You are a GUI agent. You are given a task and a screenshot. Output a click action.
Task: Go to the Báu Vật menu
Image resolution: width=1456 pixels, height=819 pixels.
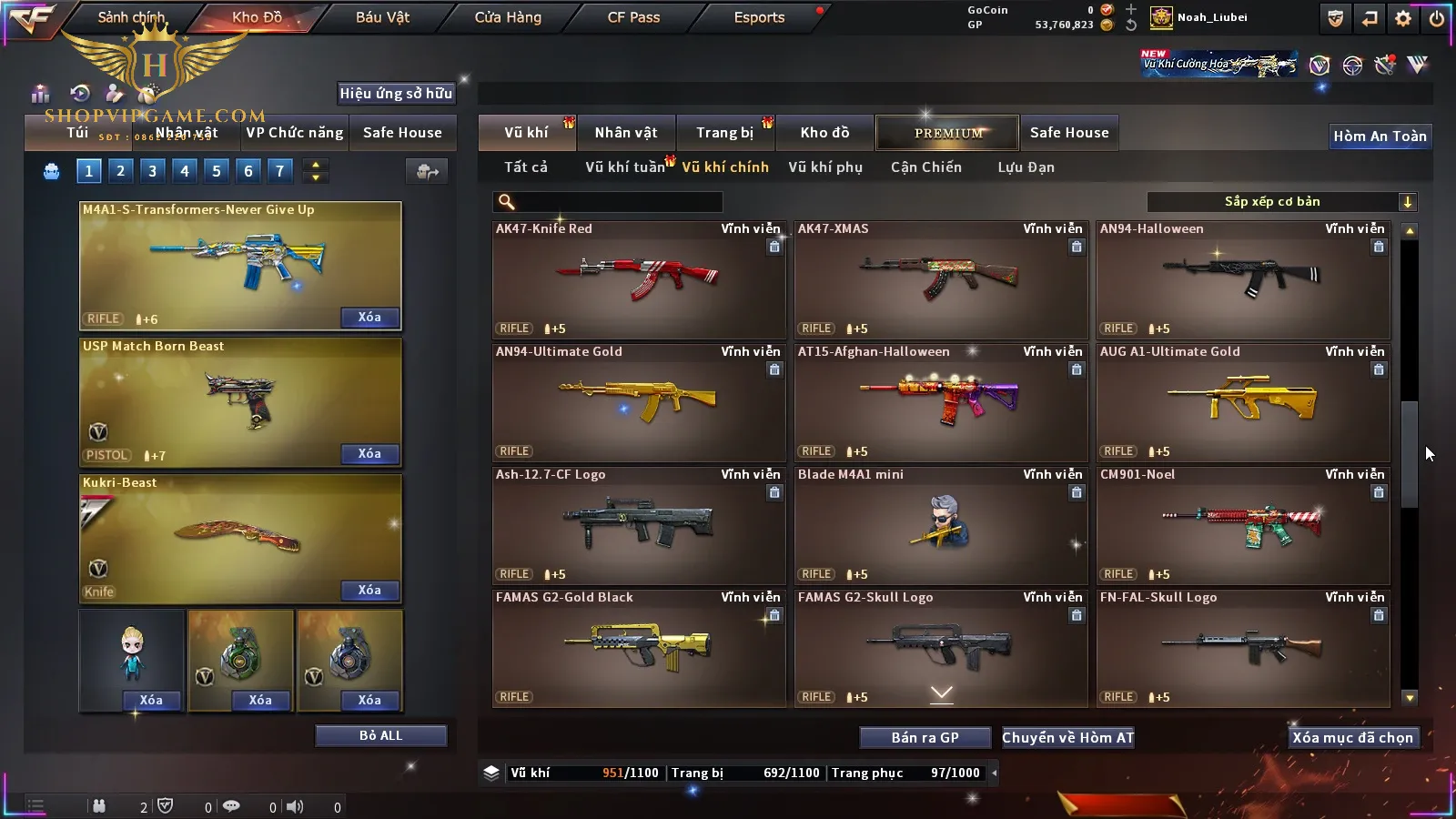382,17
